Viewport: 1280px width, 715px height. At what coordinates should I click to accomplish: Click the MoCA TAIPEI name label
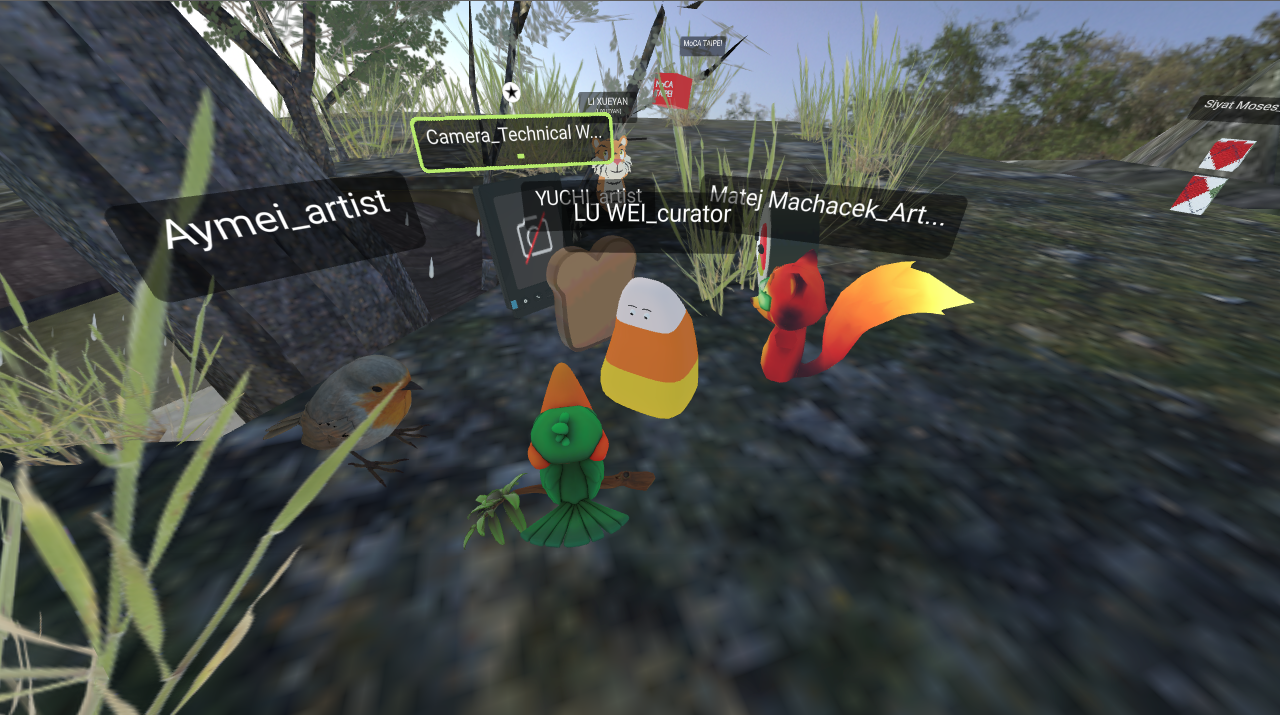click(x=702, y=44)
